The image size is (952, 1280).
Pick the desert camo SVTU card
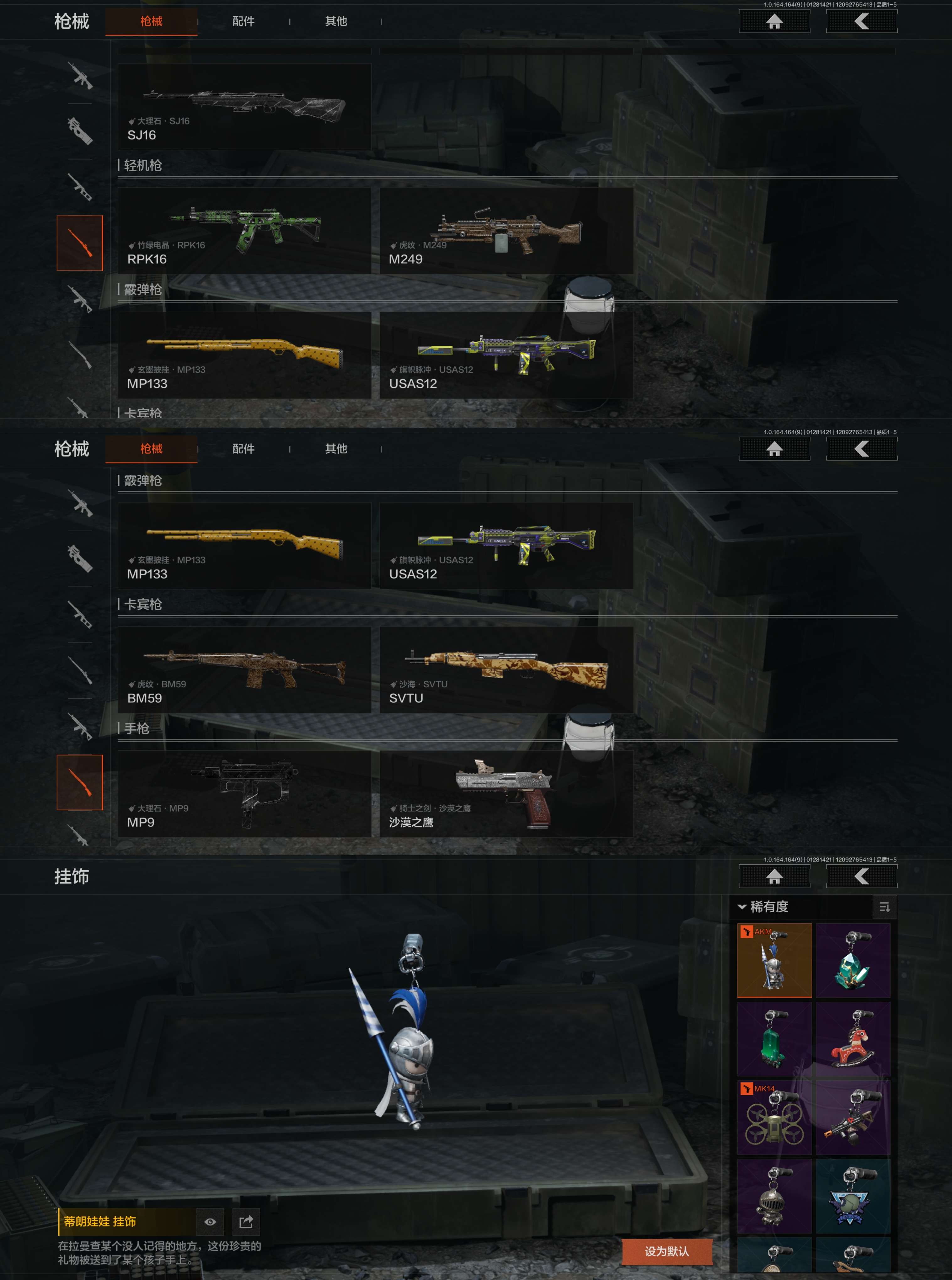click(x=506, y=669)
